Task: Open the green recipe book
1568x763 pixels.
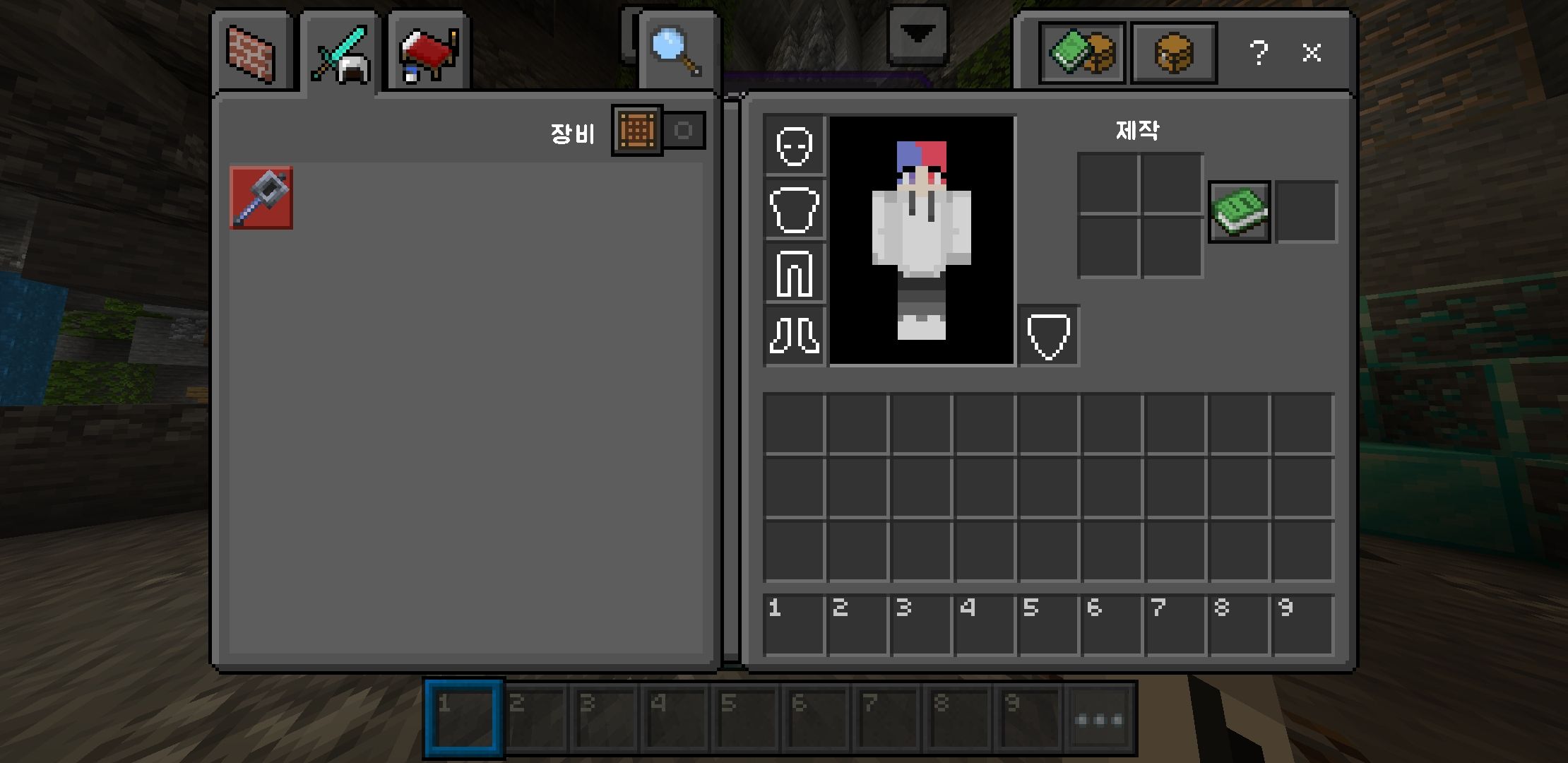Action: point(1240,211)
